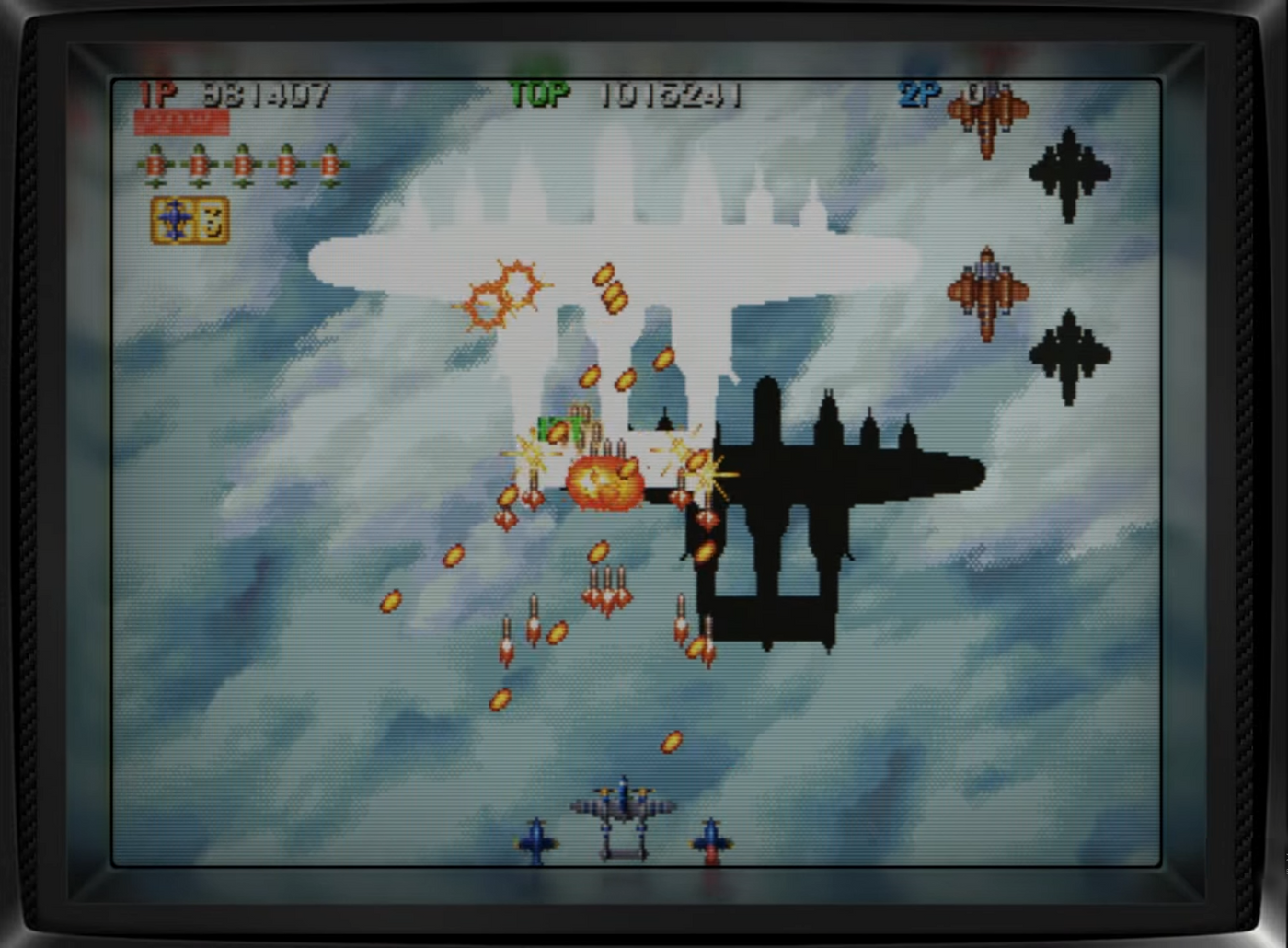Click the upper black enemy silhouette plane
This screenshot has width=1288, height=948.
pos(1067,173)
